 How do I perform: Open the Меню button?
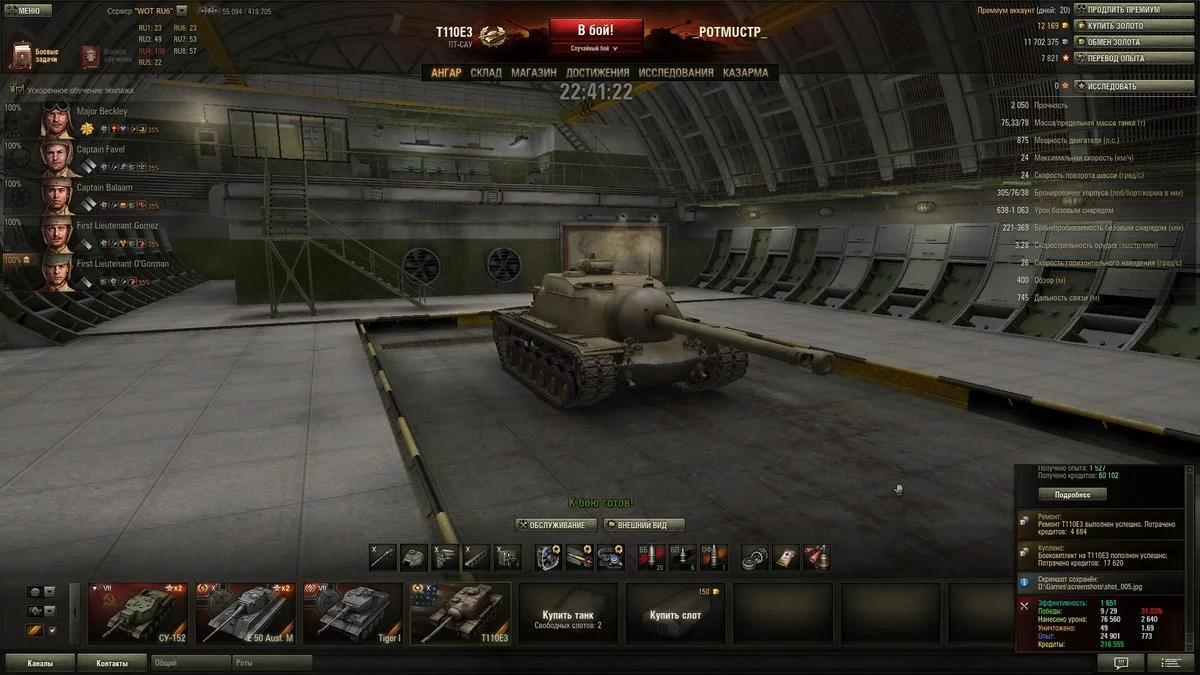[28, 11]
